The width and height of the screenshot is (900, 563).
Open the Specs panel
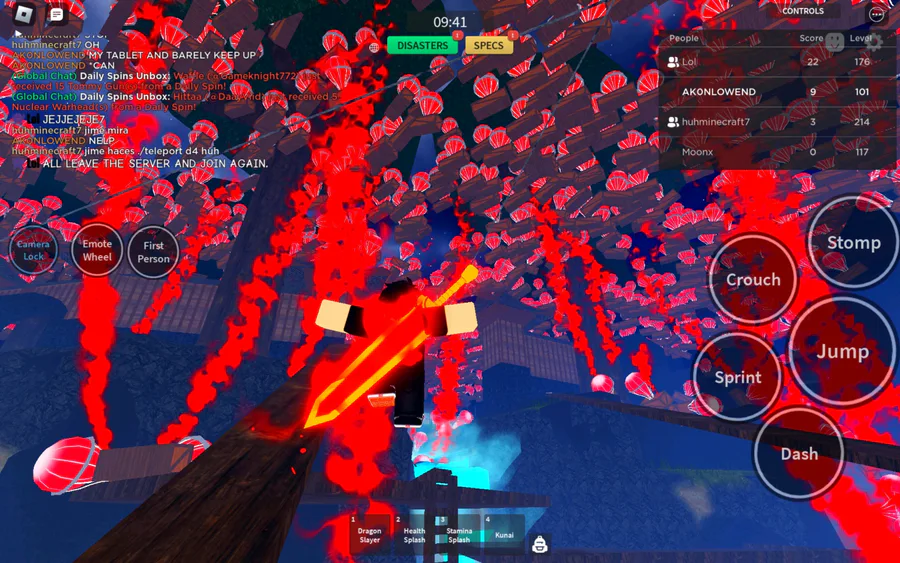[488, 46]
